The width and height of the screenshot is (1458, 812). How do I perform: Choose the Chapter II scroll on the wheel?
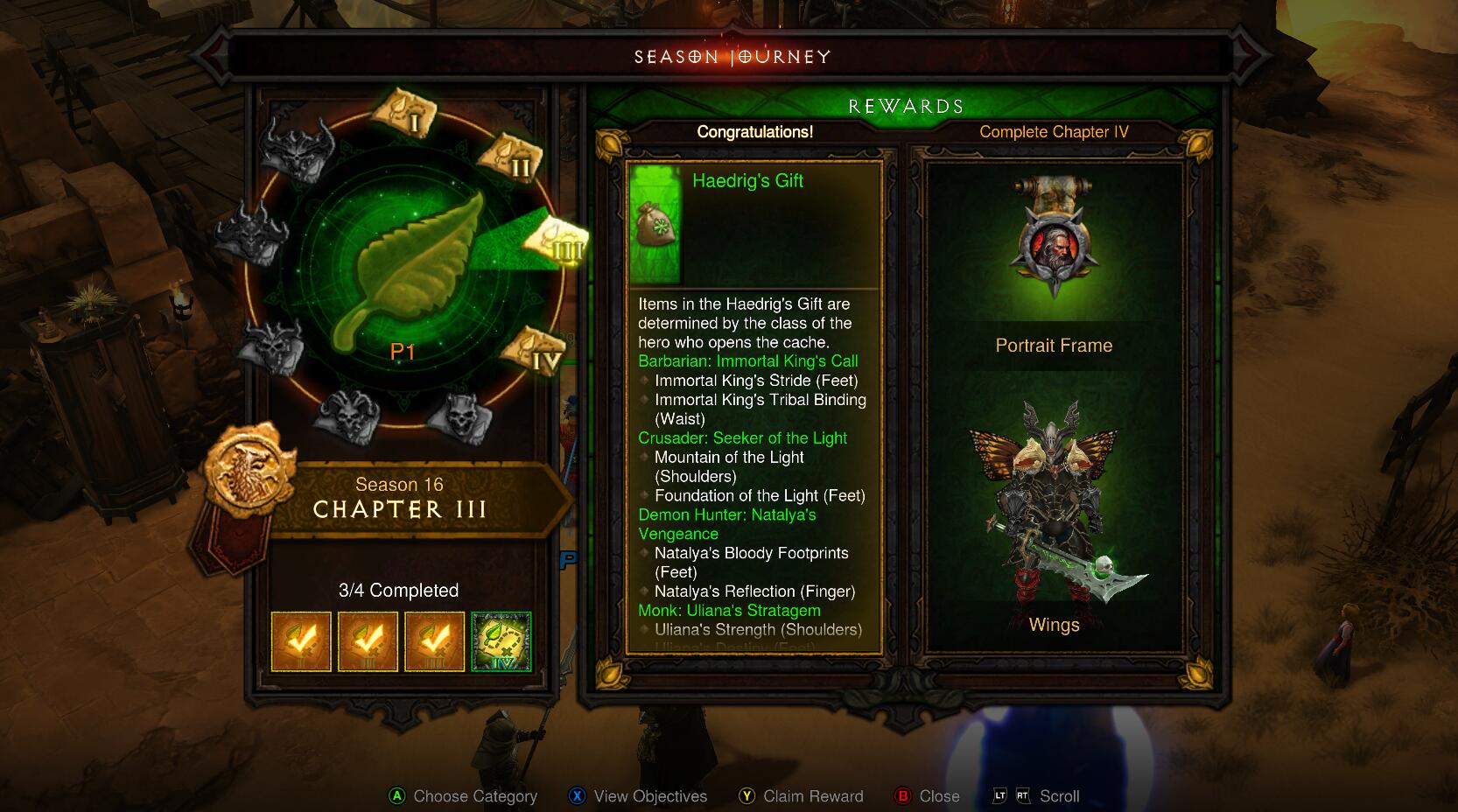[509, 158]
